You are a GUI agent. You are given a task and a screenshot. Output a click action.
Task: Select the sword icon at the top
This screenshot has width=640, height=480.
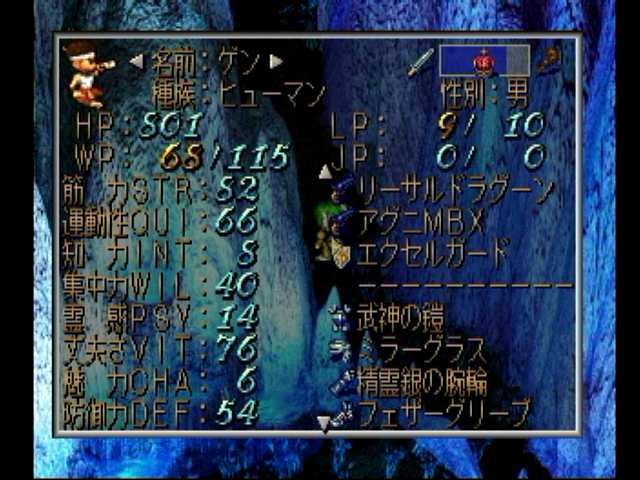coord(420,61)
